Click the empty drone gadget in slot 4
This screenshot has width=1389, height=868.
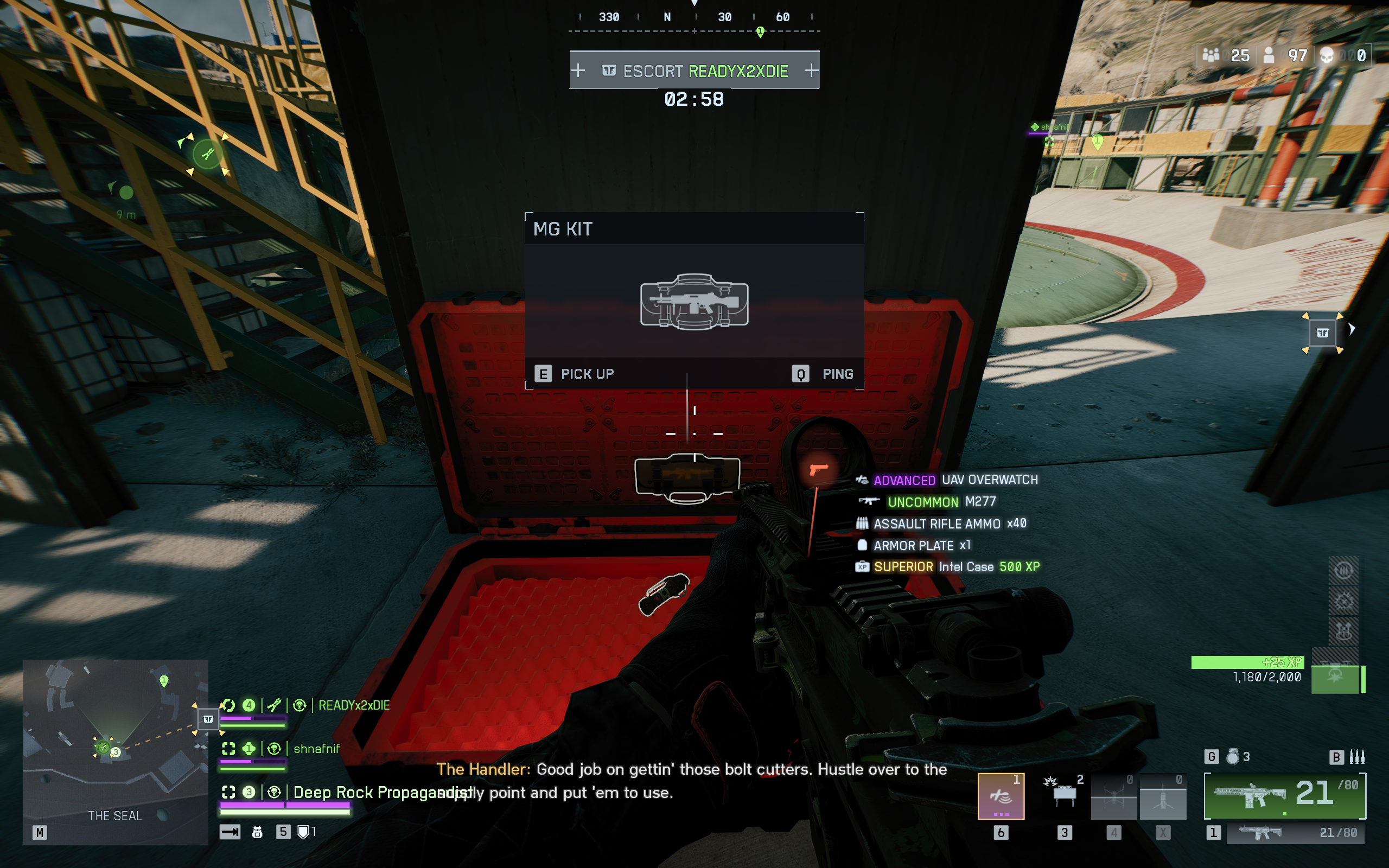1115,798
